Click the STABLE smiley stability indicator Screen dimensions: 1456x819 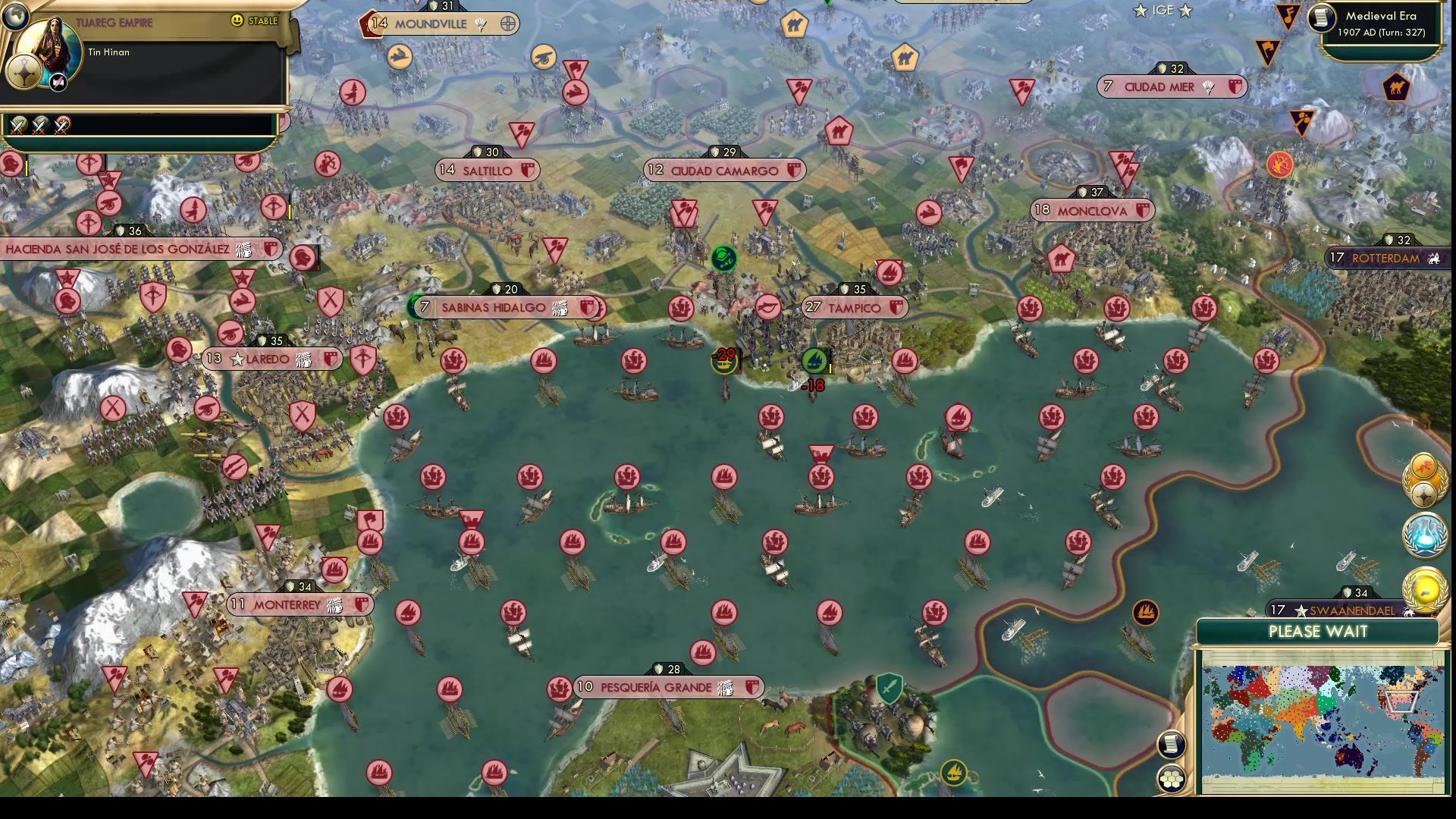point(237,21)
